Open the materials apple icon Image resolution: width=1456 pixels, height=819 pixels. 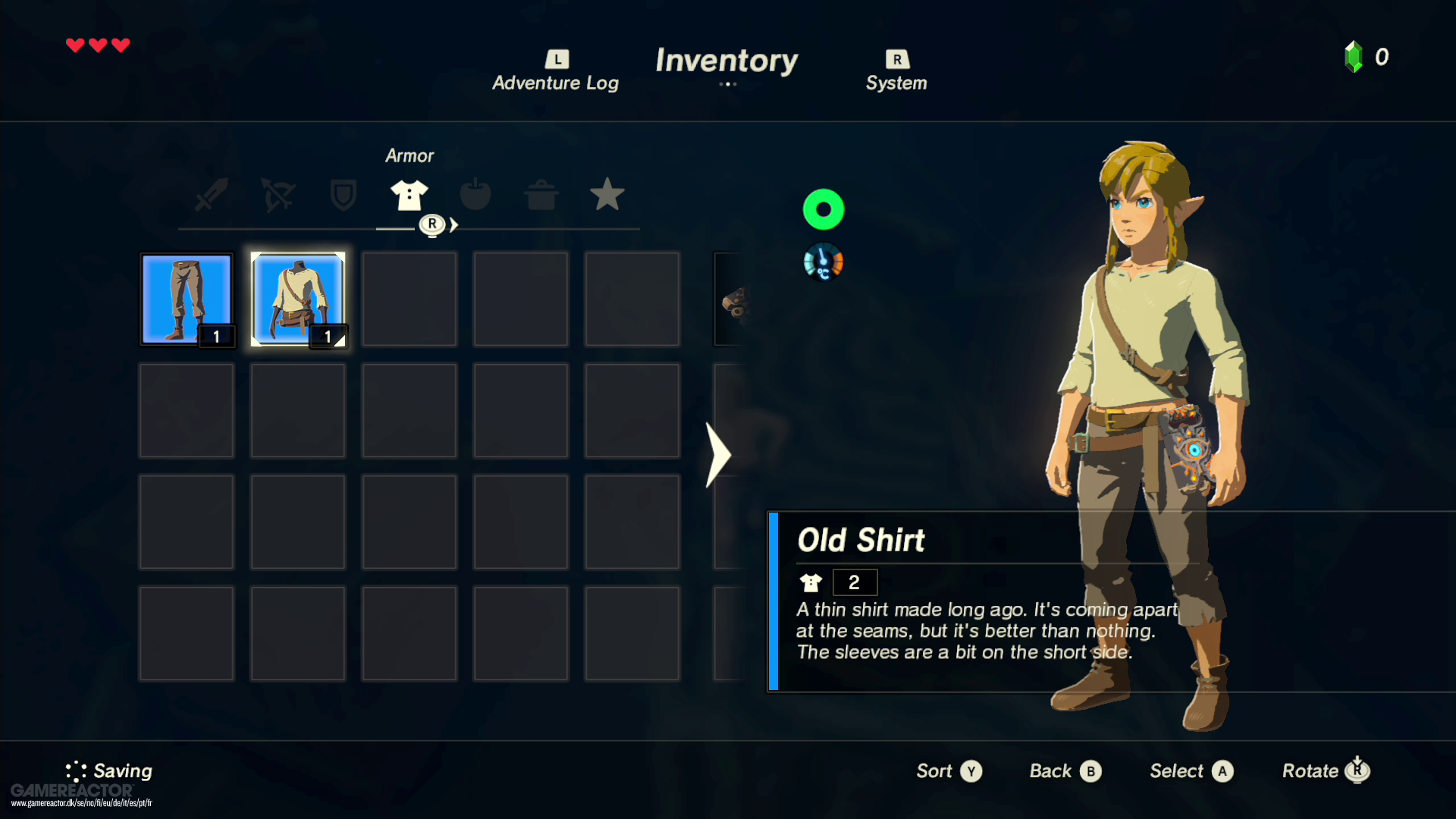click(x=475, y=195)
